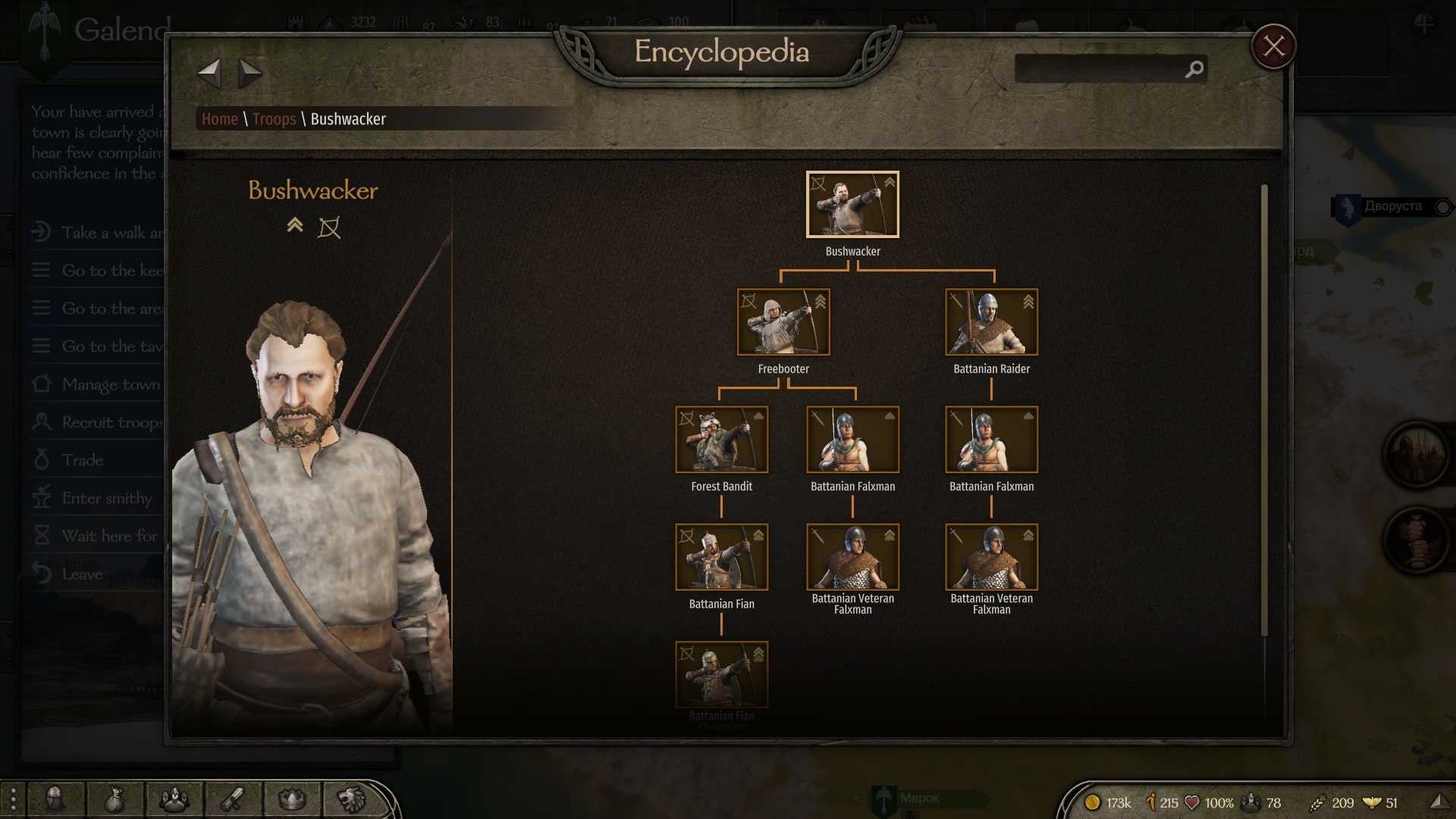Close the Encyclopedia window
The width and height of the screenshot is (1456, 819).
1273,47
